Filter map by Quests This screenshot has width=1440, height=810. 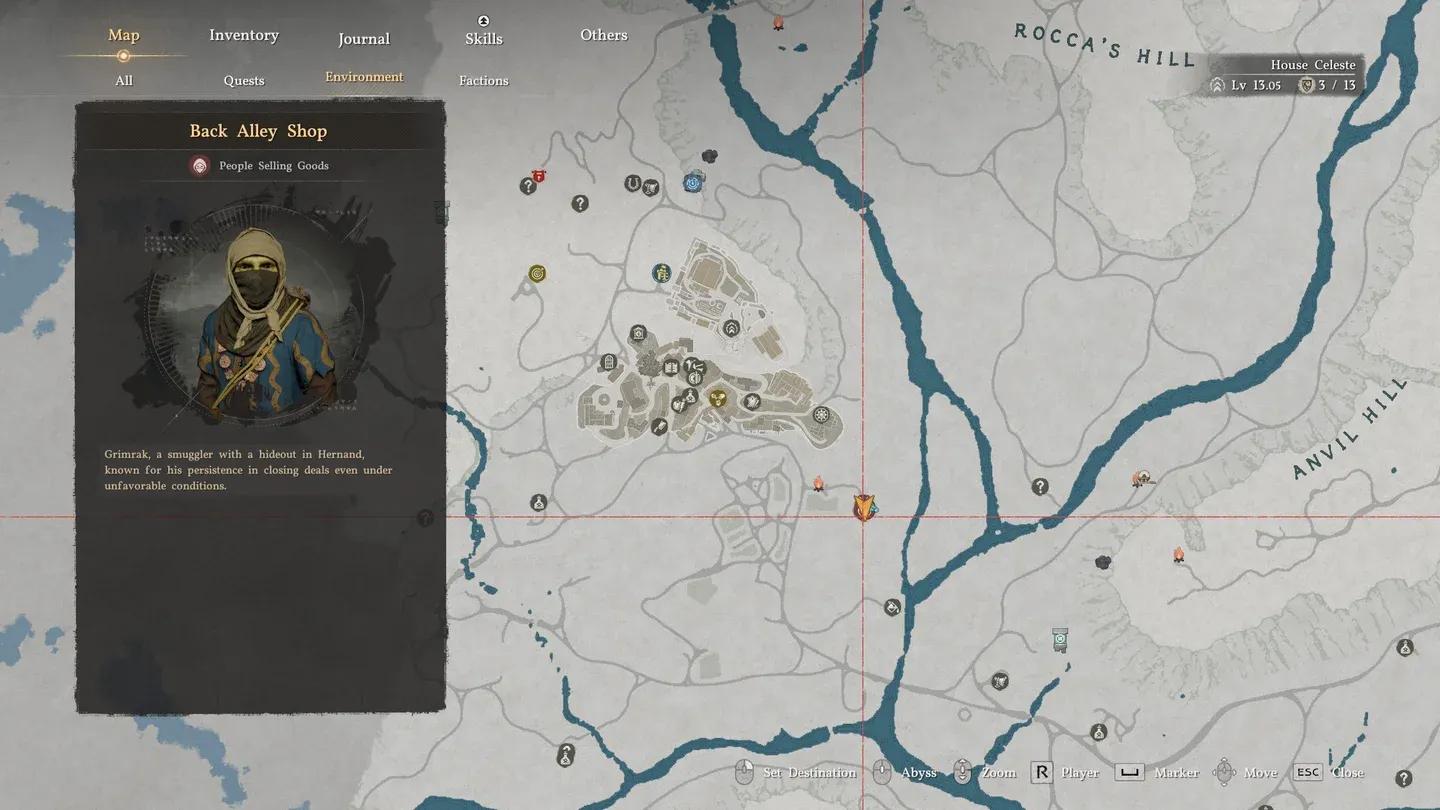point(244,80)
